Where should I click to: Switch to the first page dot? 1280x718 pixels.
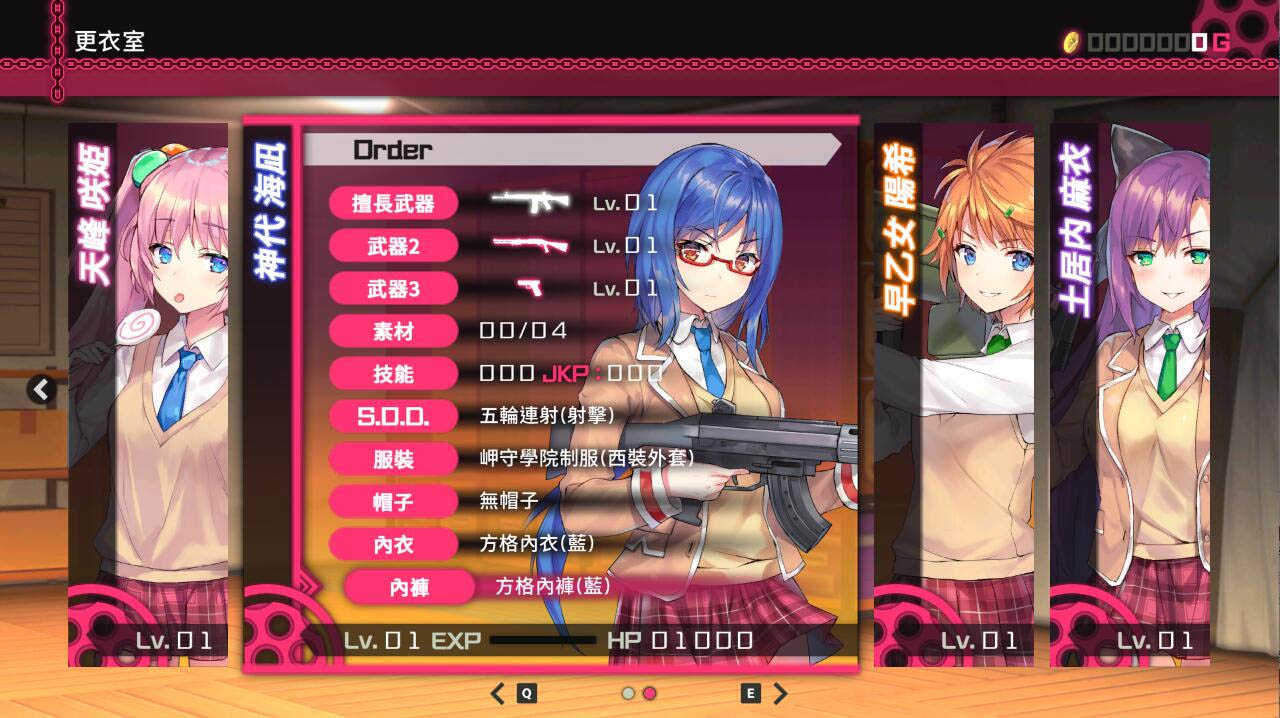click(628, 693)
